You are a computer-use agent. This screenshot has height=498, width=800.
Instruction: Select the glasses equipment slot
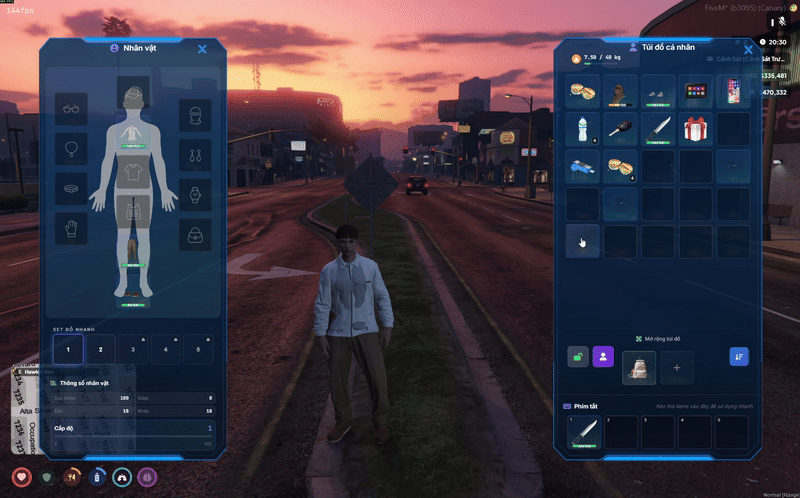pyautogui.click(x=70, y=110)
